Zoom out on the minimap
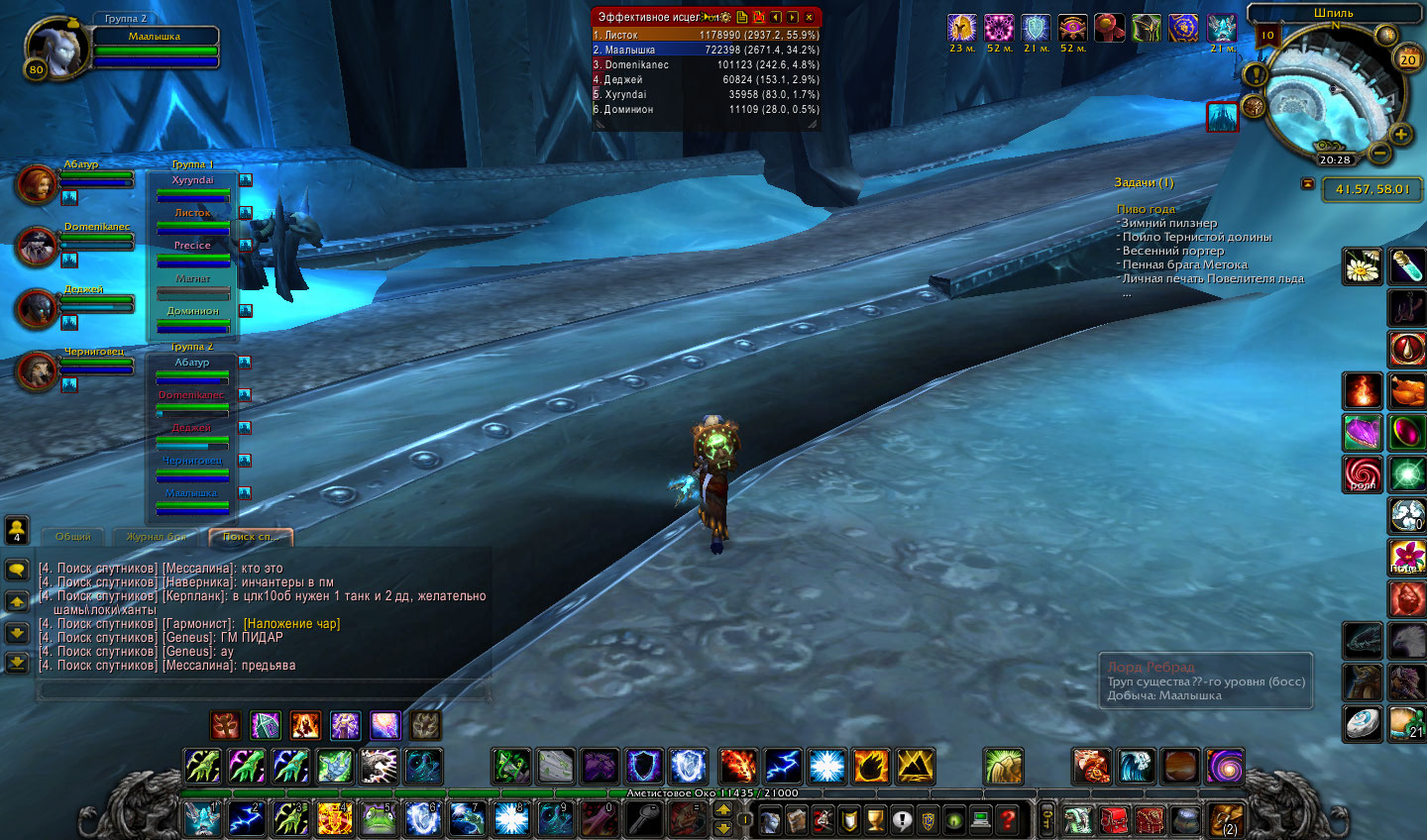The width and height of the screenshot is (1427, 840). 1379,154
